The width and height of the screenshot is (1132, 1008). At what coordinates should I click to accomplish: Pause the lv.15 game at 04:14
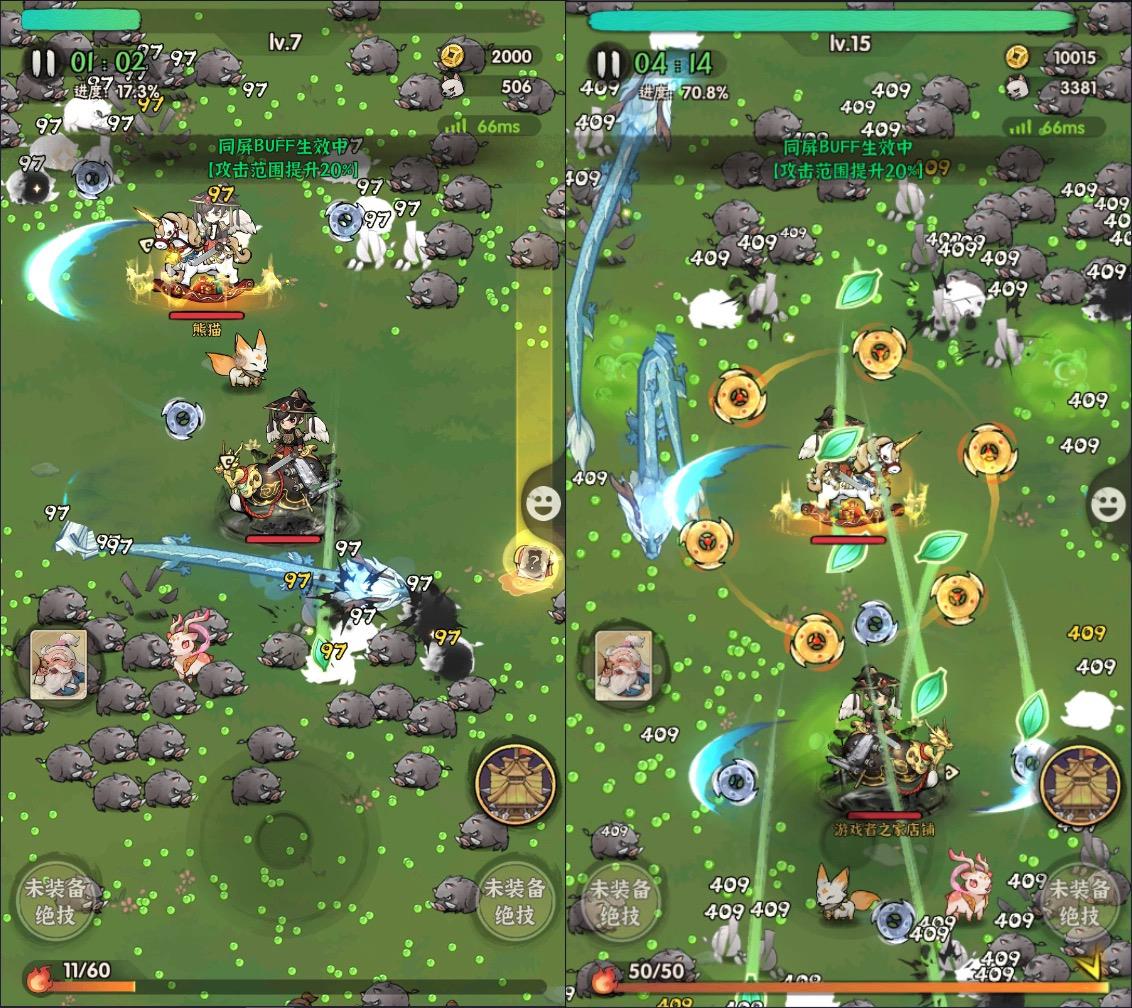608,64
